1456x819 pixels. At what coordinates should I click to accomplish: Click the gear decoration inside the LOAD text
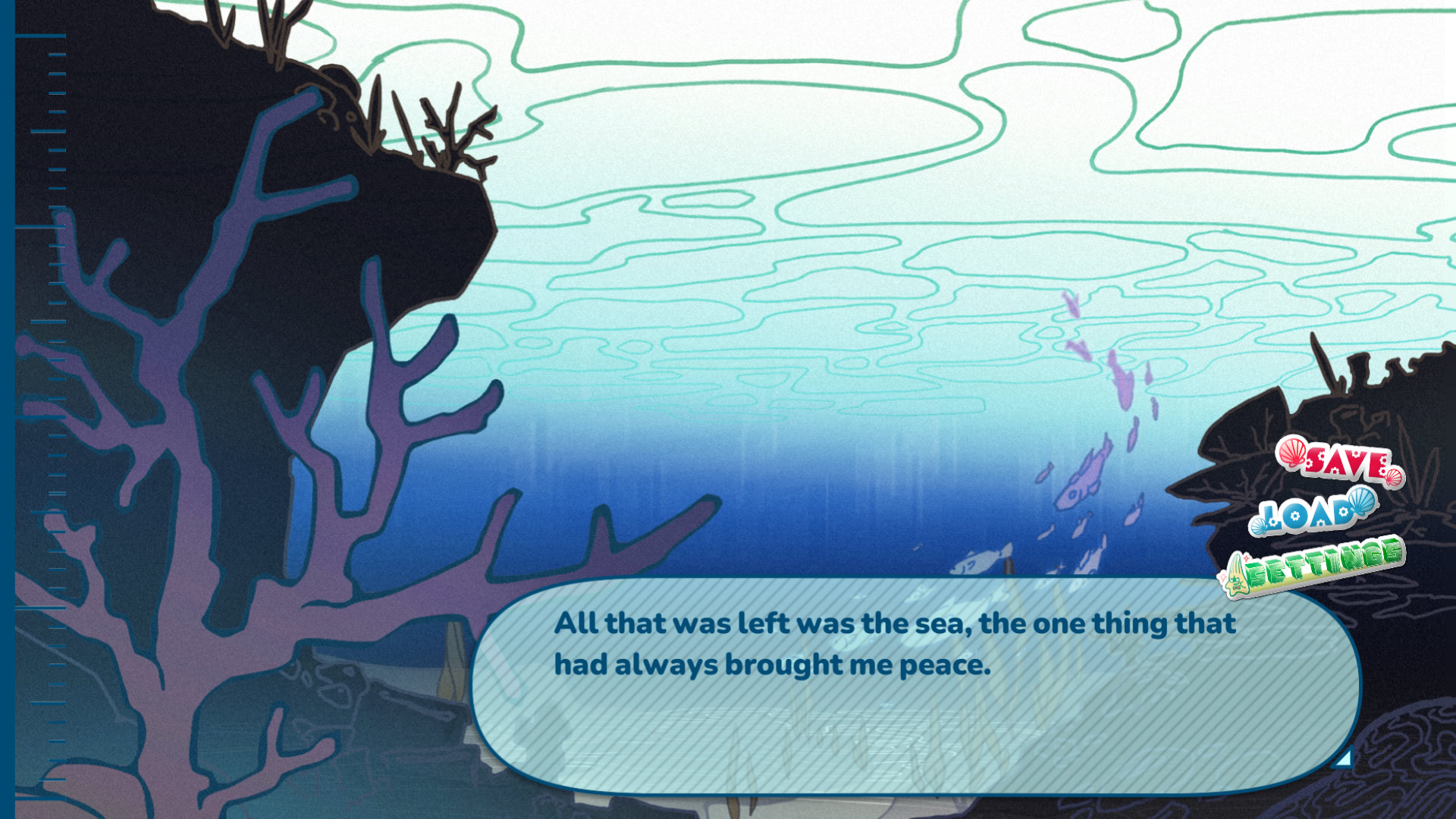coord(1294,516)
